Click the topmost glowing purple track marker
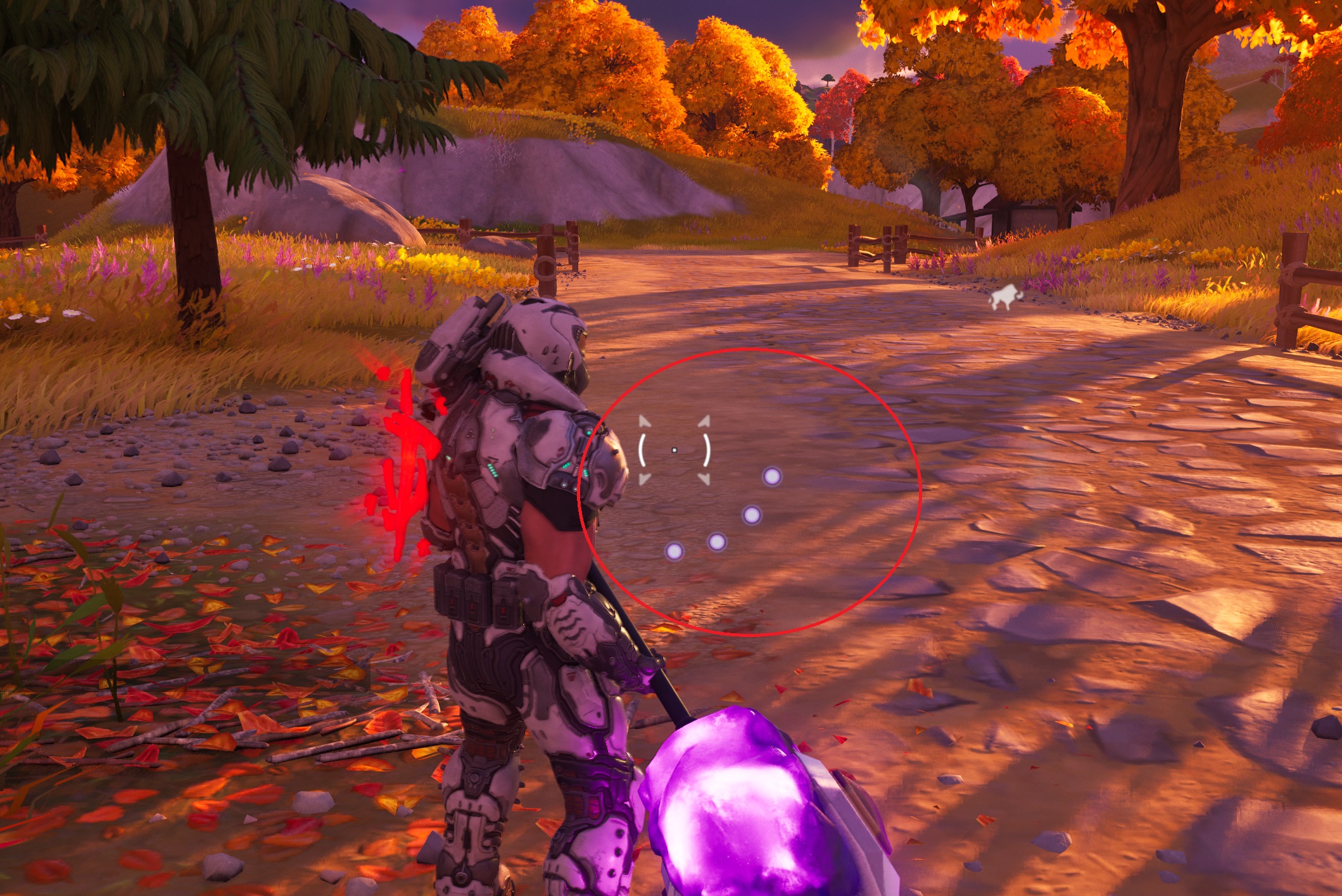The image size is (1342, 896). pyautogui.click(x=772, y=476)
